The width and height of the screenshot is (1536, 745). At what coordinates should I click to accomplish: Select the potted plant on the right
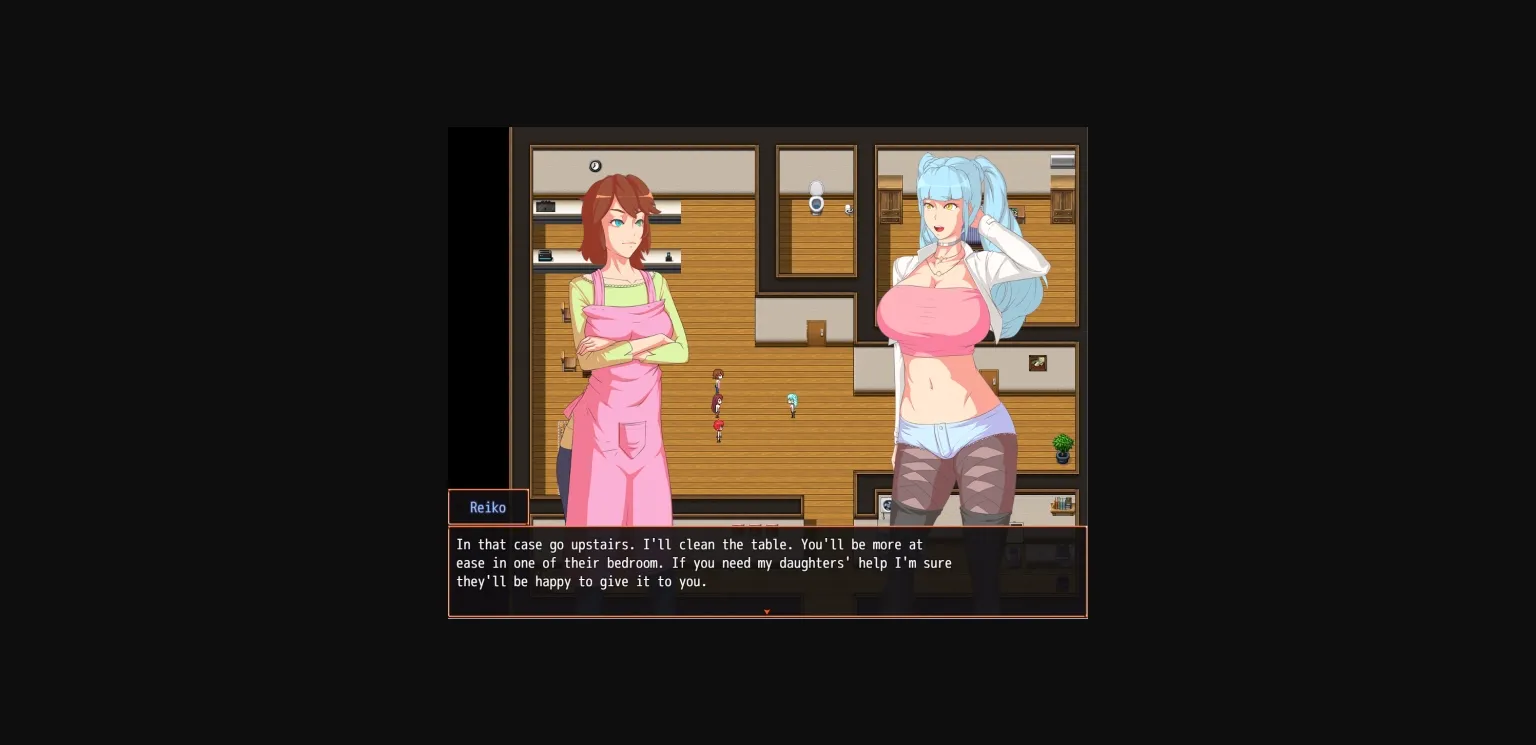(1061, 450)
